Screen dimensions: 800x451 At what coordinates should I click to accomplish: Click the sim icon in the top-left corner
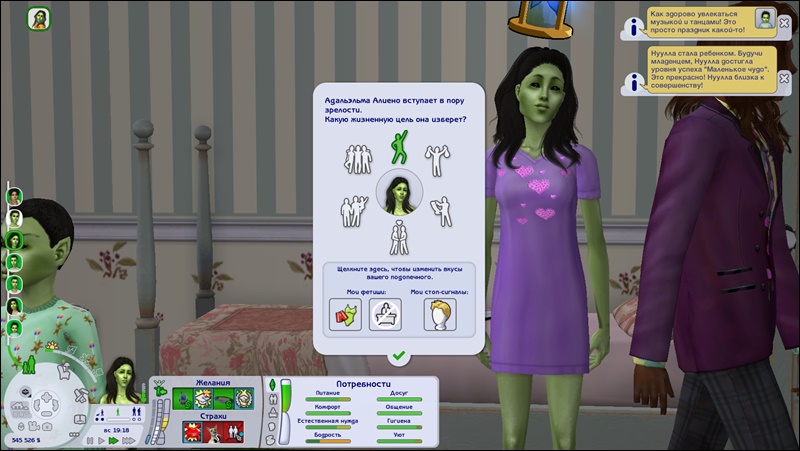[41, 20]
